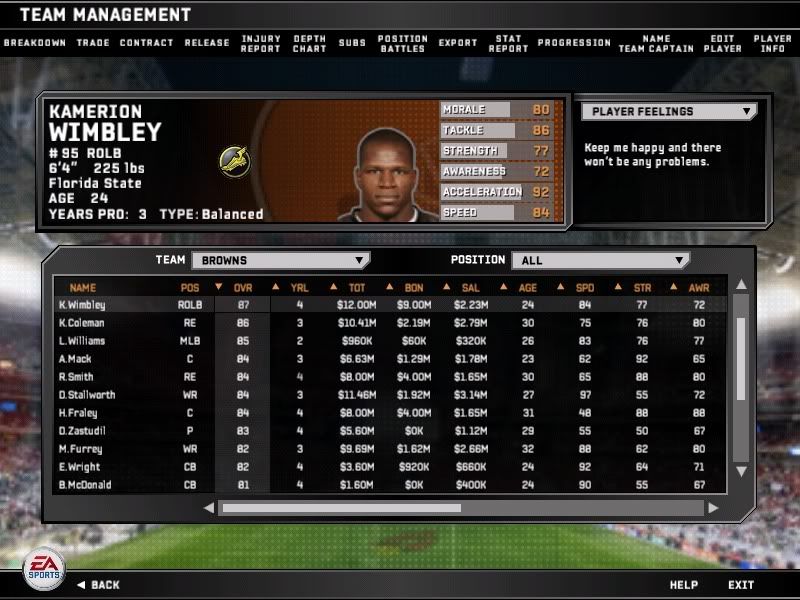Choose Release from the top menu
The image size is (800, 600).
point(207,43)
